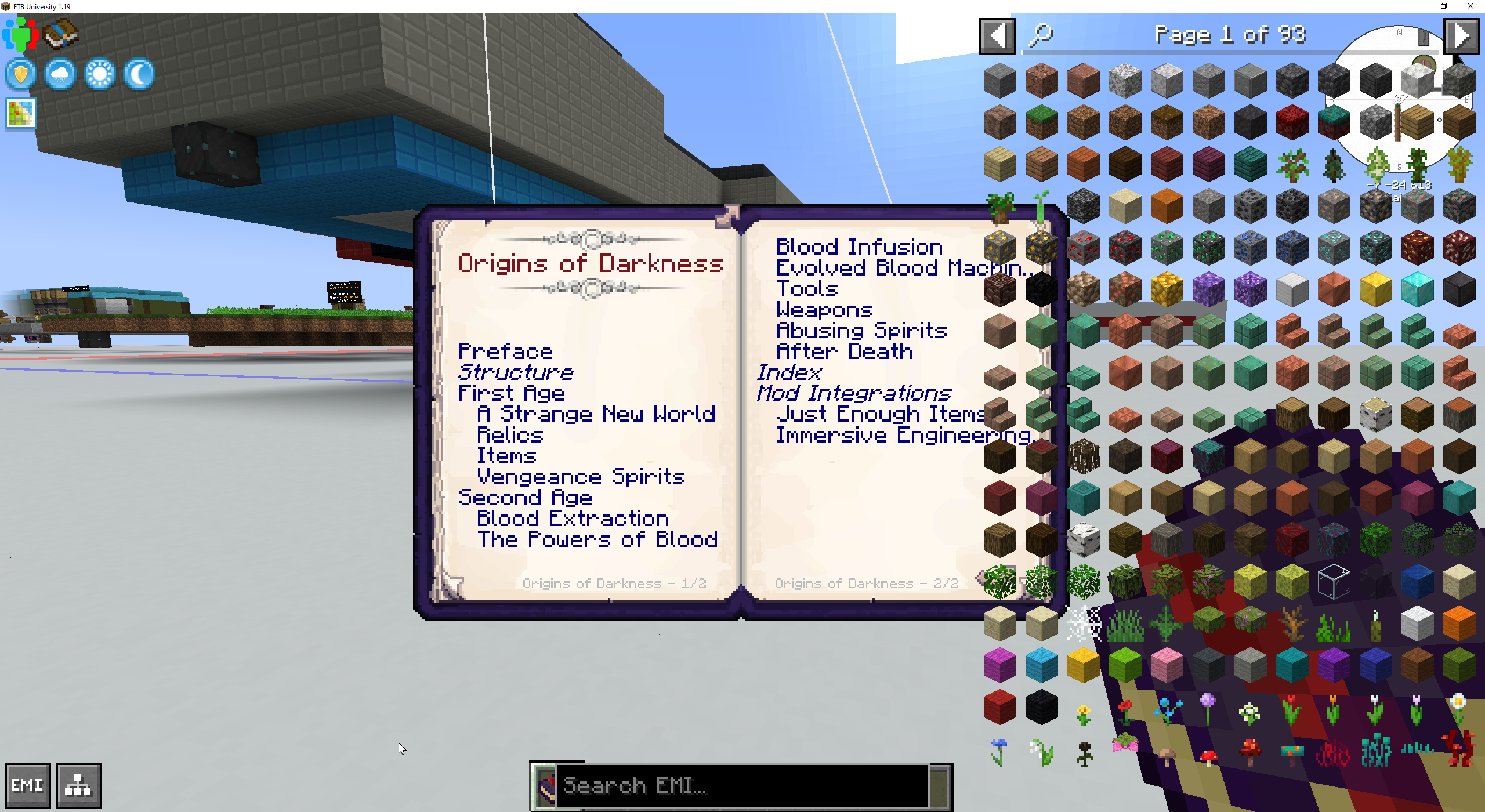The height and width of the screenshot is (812, 1485).
Task: Select the magenta wool block swatch
Action: (999, 665)
